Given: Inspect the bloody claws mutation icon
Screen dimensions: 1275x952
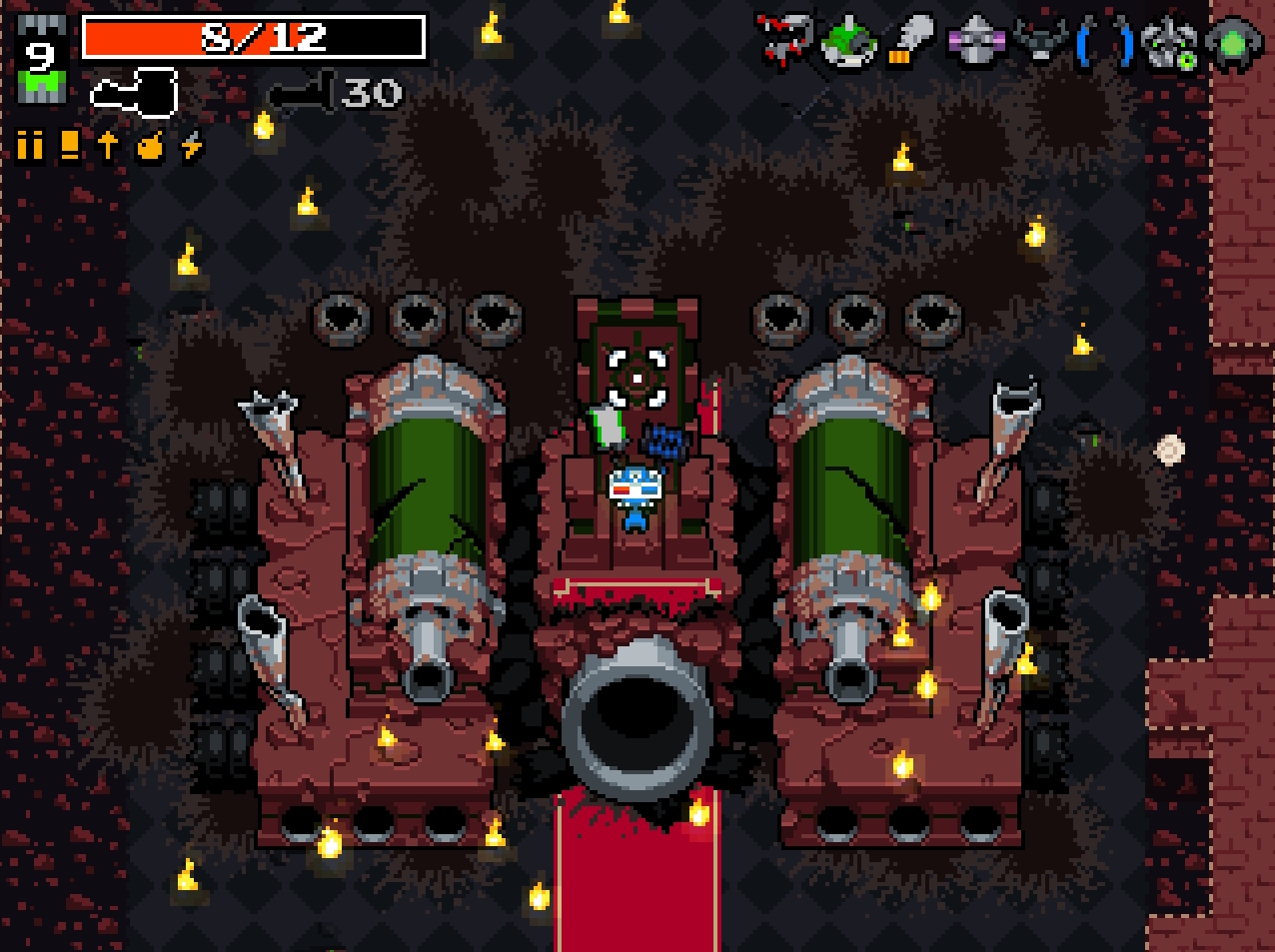Looking at the screenshot, I should coord(783,43).
